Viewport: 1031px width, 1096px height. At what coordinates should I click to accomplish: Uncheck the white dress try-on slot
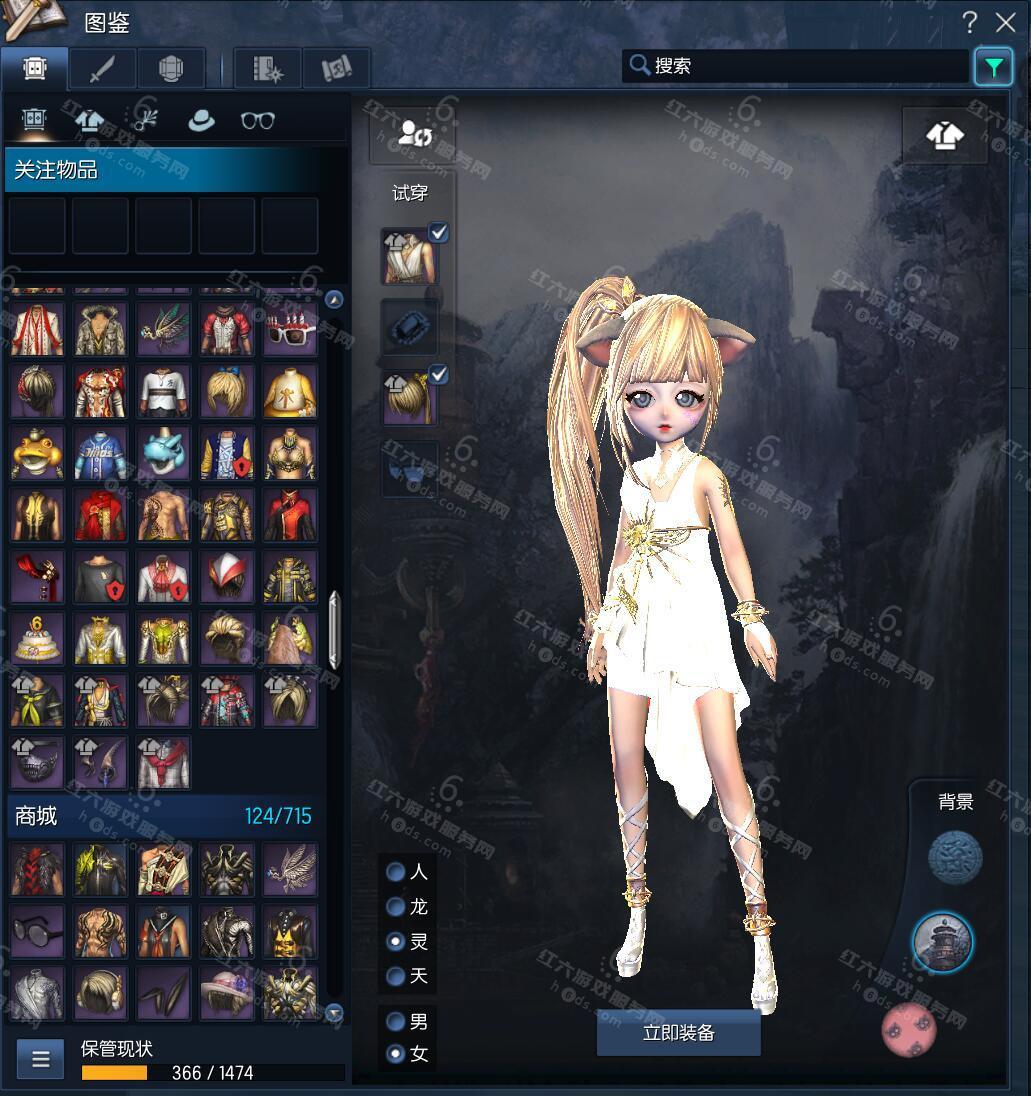[438, 233]
